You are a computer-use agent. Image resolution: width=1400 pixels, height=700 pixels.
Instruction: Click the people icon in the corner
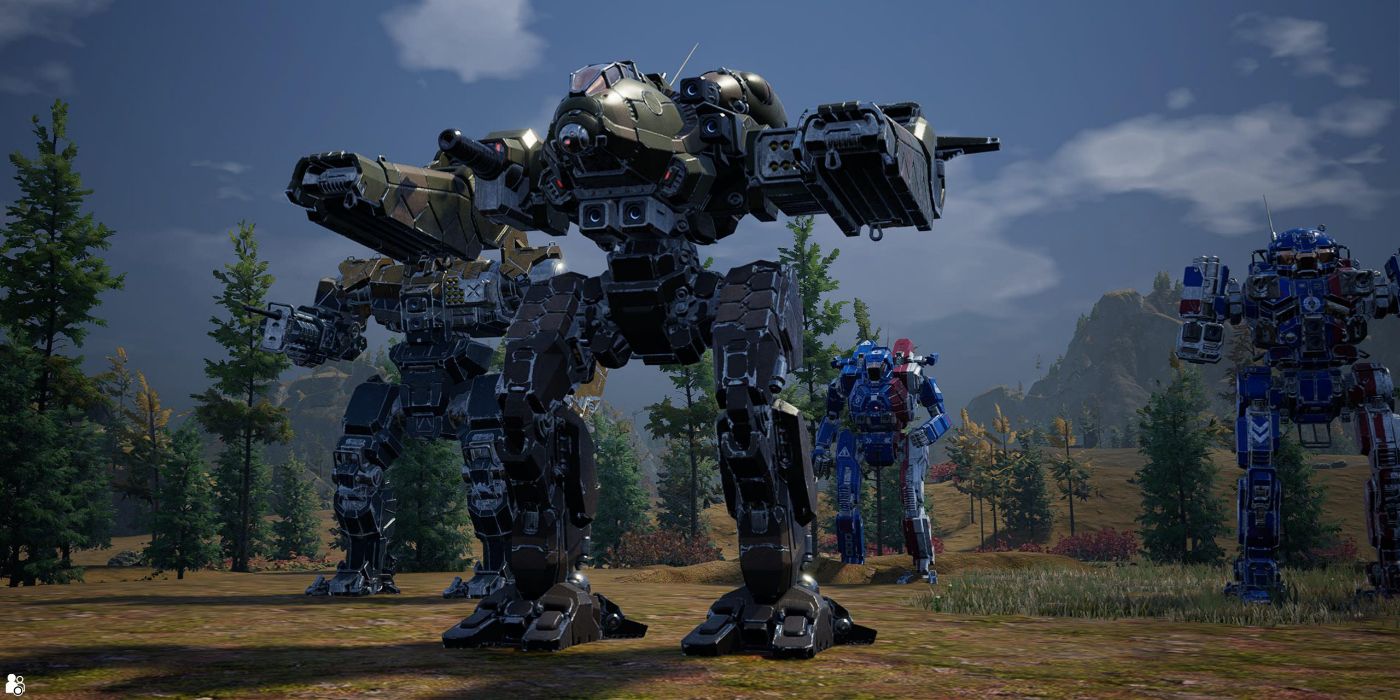(x=14, y=685)
